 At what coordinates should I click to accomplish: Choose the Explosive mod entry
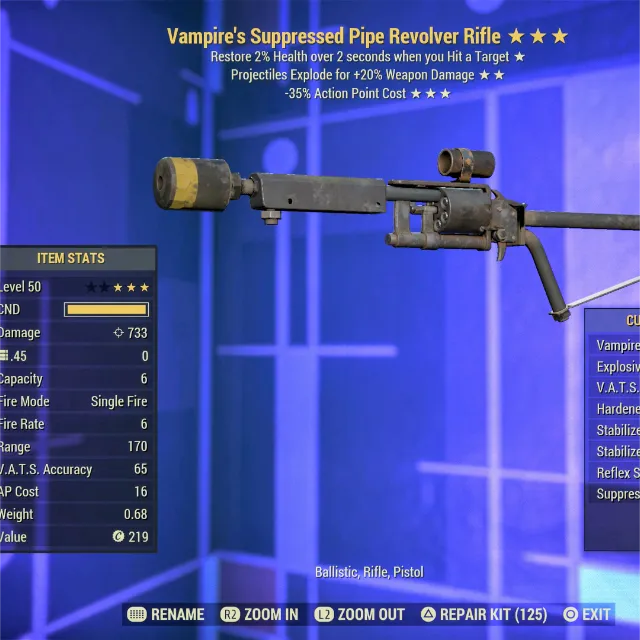coord(617,367)
